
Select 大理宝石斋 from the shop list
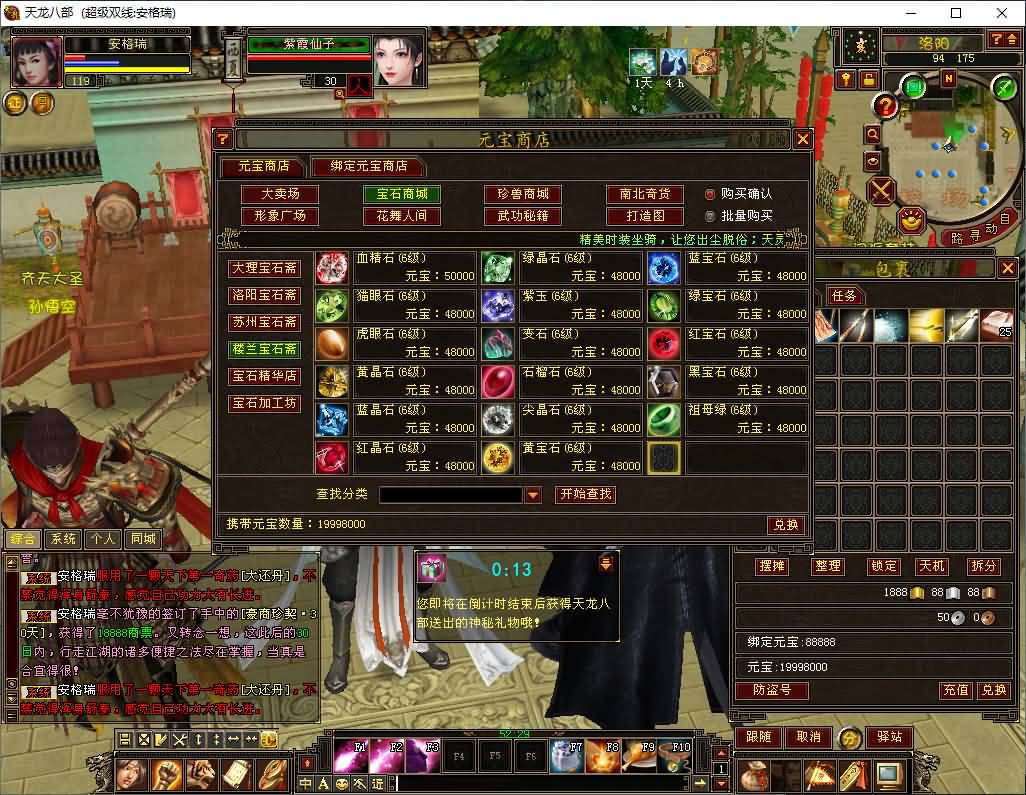coord(264,268)
